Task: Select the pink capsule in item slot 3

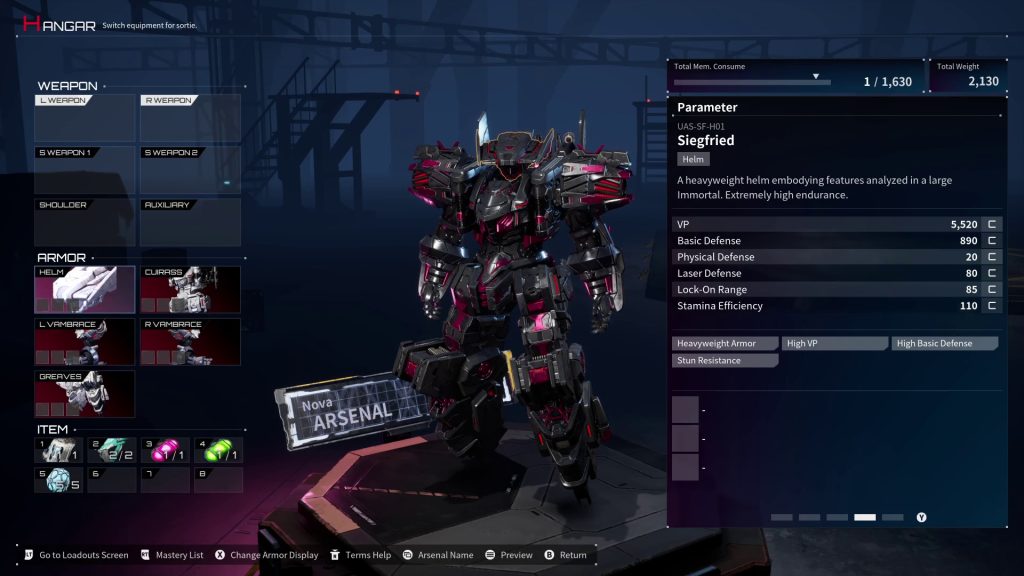Action: point(164,451)
